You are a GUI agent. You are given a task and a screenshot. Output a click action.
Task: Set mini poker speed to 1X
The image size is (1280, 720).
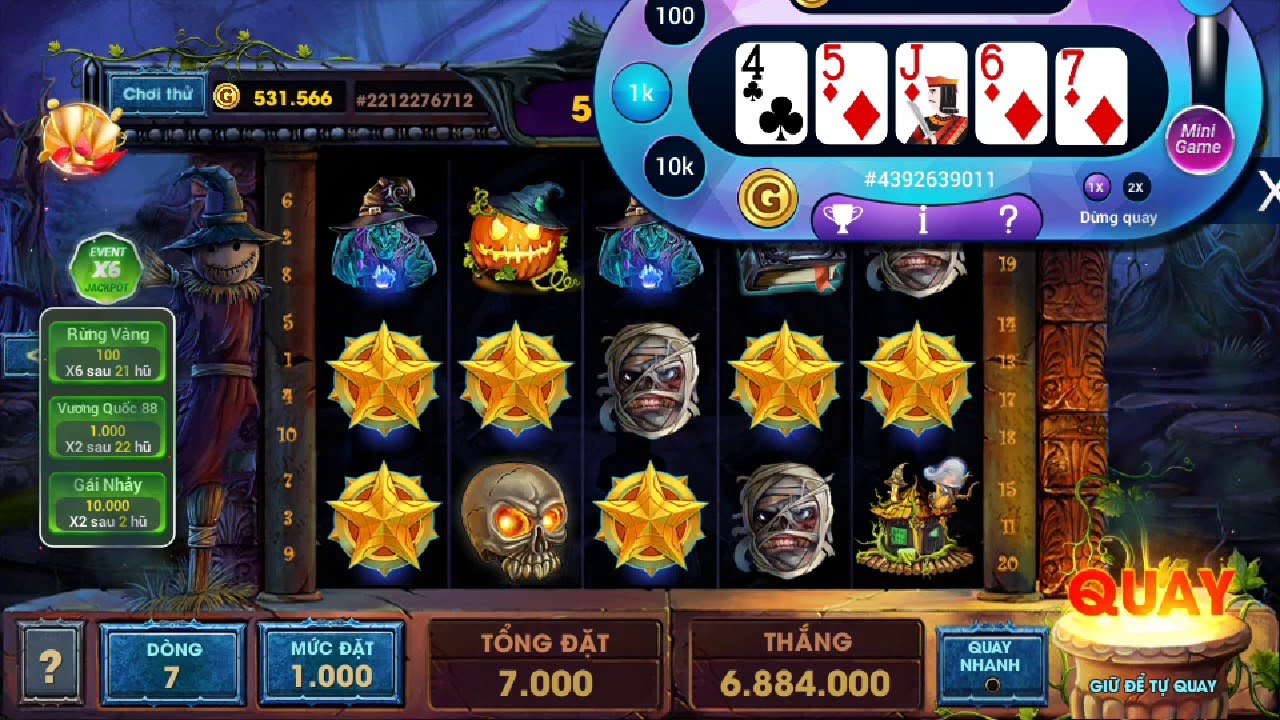click(x=1097, y=187)
